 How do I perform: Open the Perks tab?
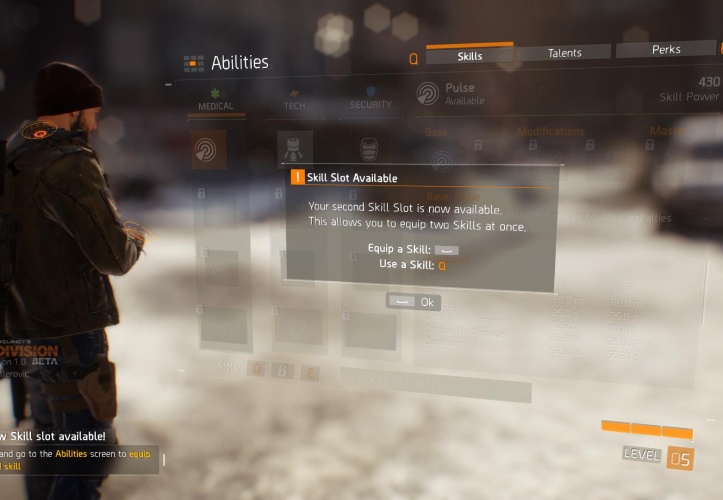[x=665, y=49]
